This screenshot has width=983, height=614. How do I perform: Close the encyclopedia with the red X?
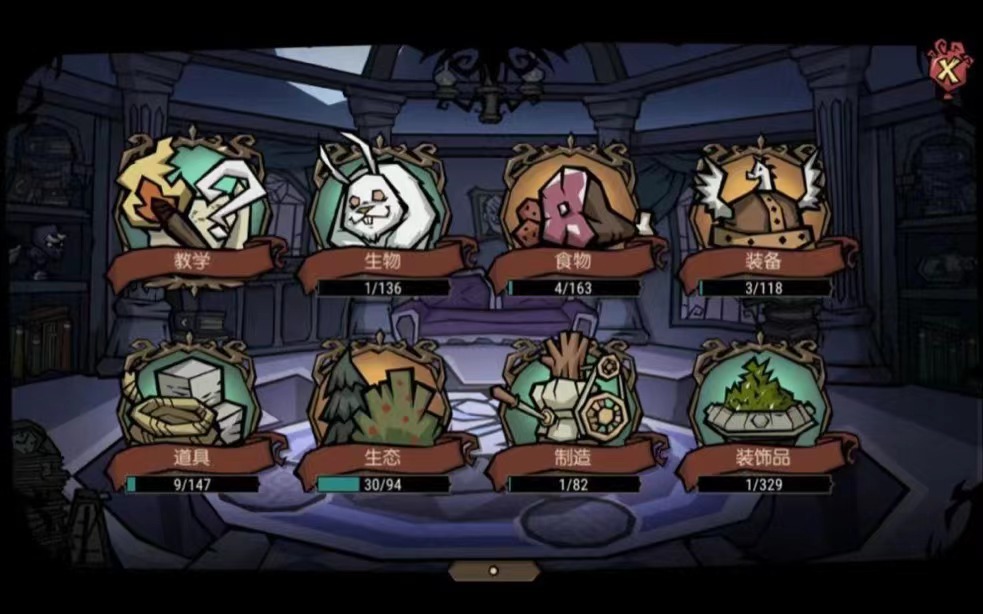[945, 69]
